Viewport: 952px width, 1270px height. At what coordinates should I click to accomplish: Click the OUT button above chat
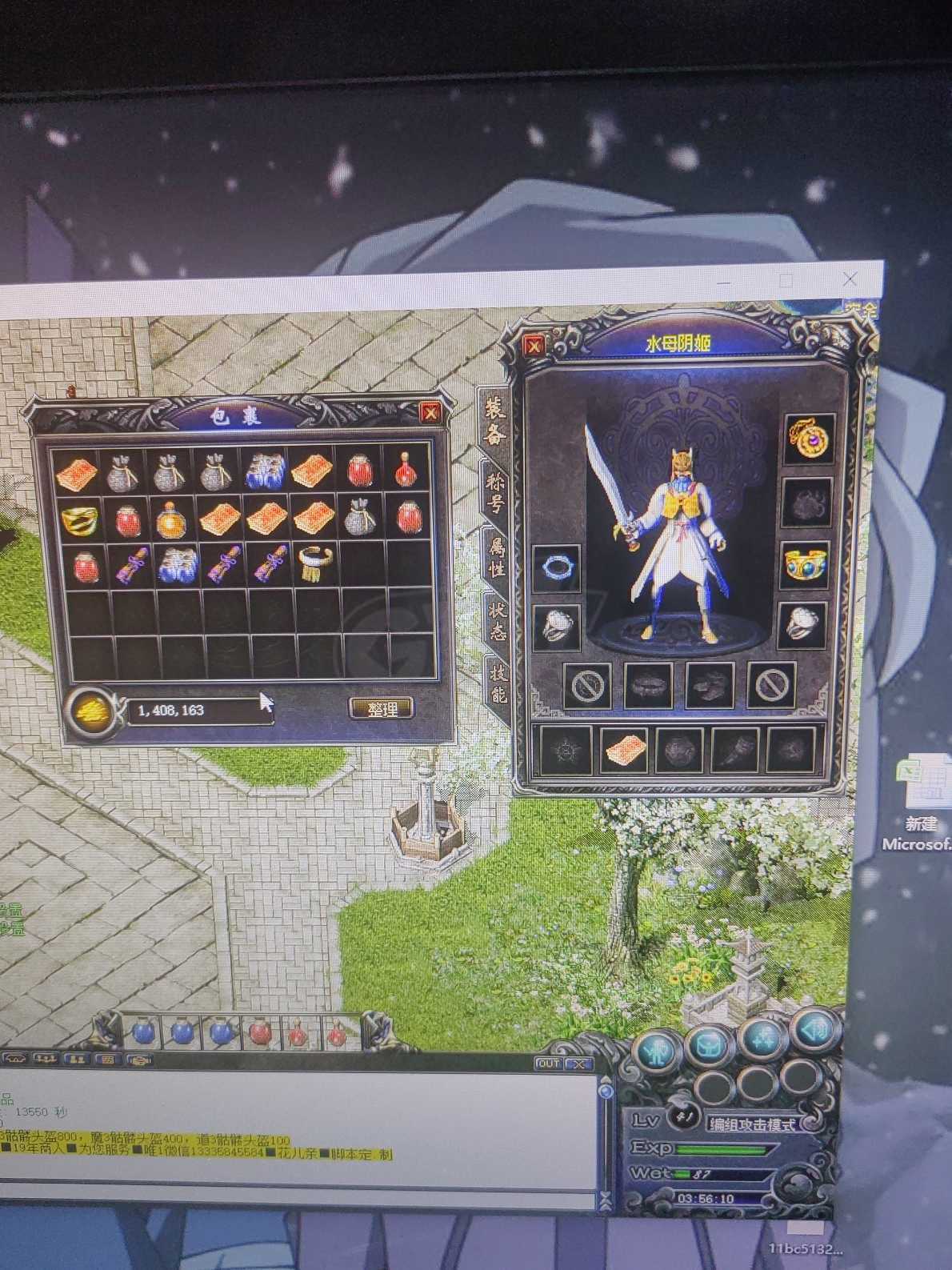[x=548, y=1064]
